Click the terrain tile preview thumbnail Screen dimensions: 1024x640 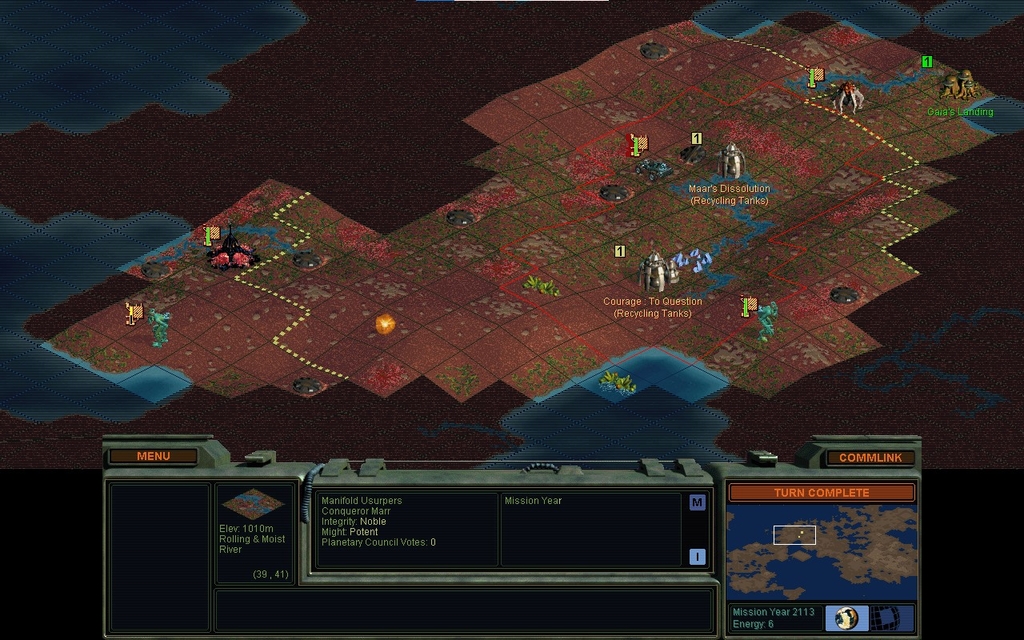coord(252,503)
